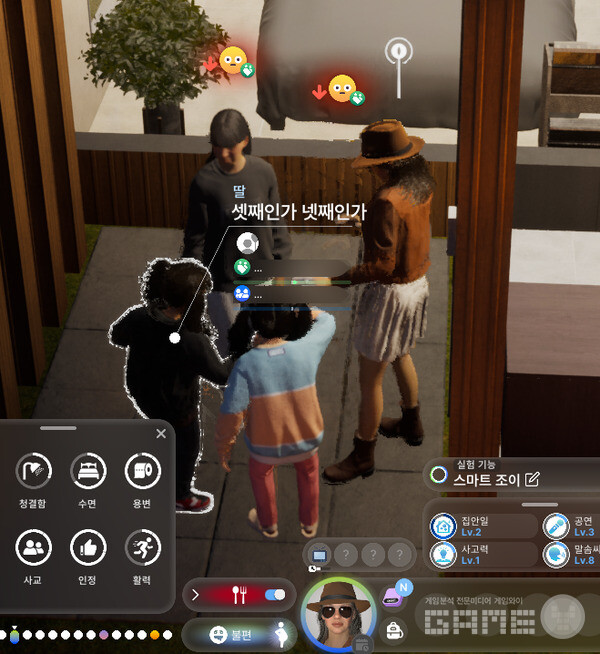This screenshot has width=600, height=654.
Task: Click the TV activity queue slot
Action: [x=320, y=555]
